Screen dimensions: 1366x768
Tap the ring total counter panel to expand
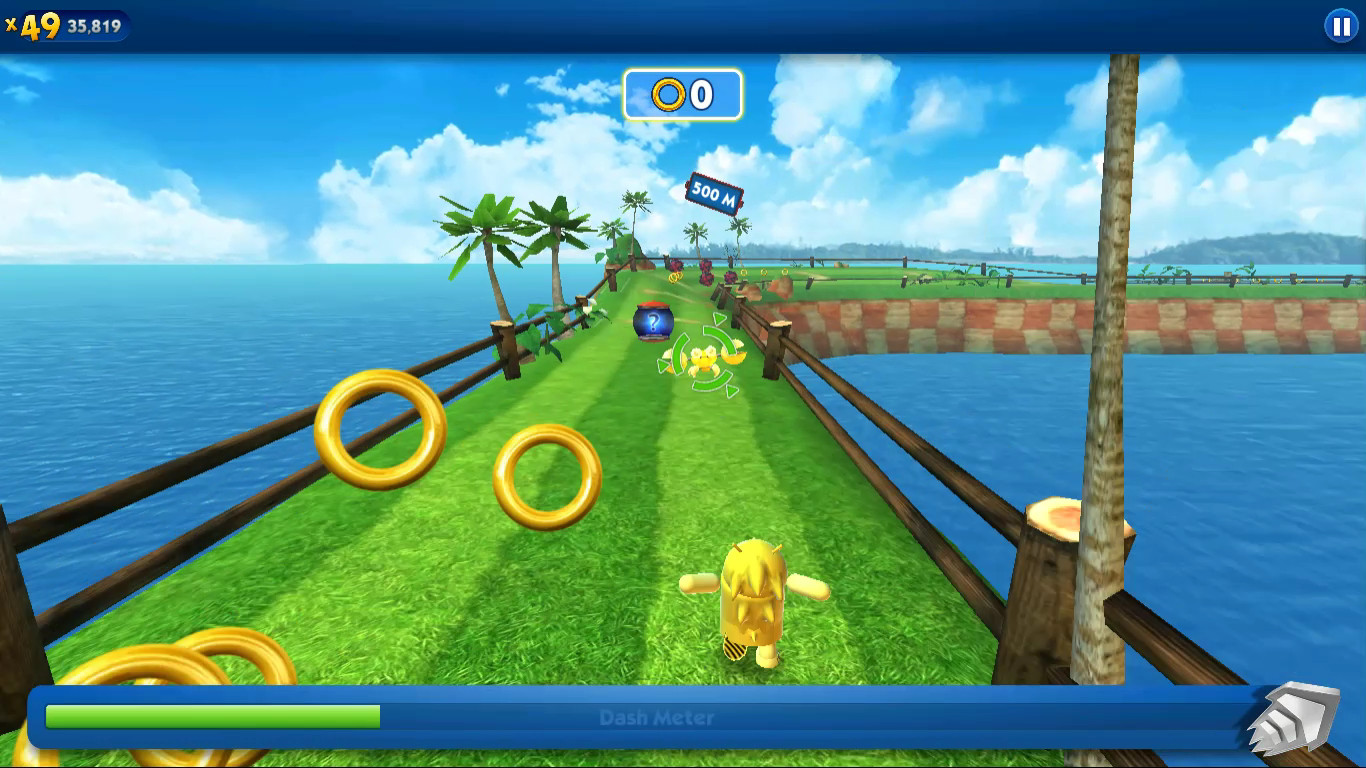[x=680, y=94]
